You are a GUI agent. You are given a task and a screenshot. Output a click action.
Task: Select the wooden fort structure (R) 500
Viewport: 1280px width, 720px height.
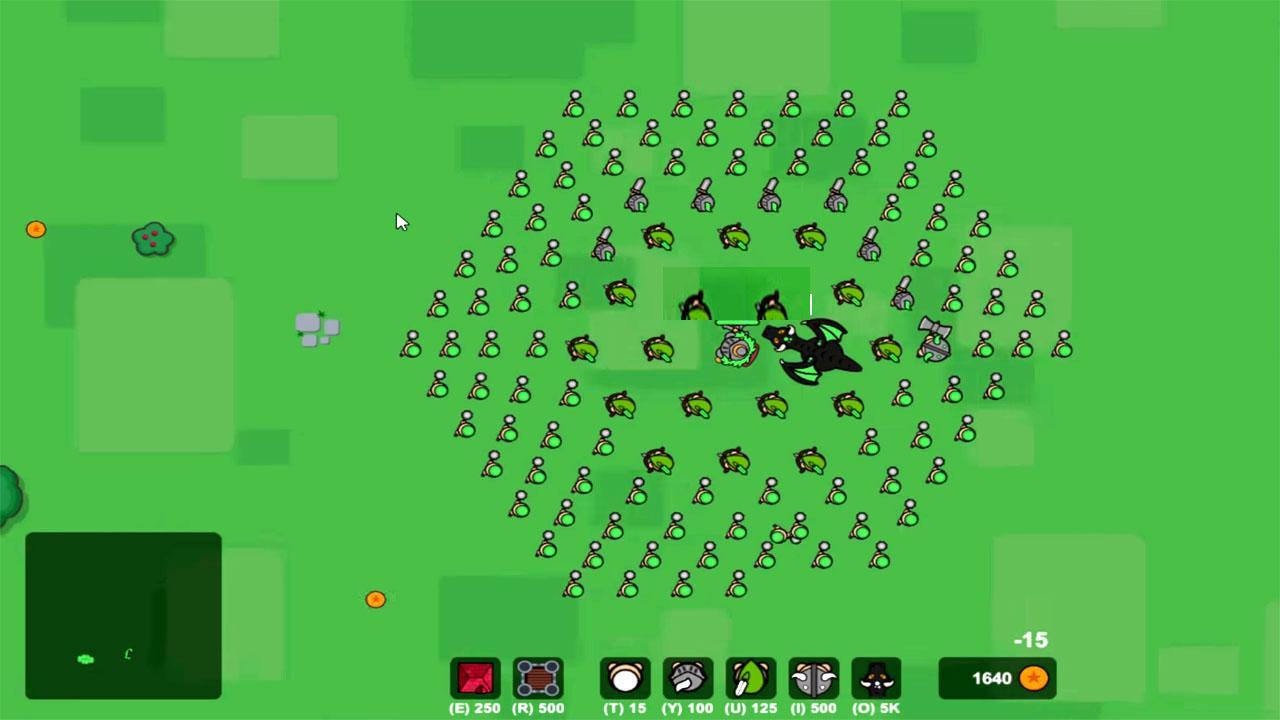[539, 676]
